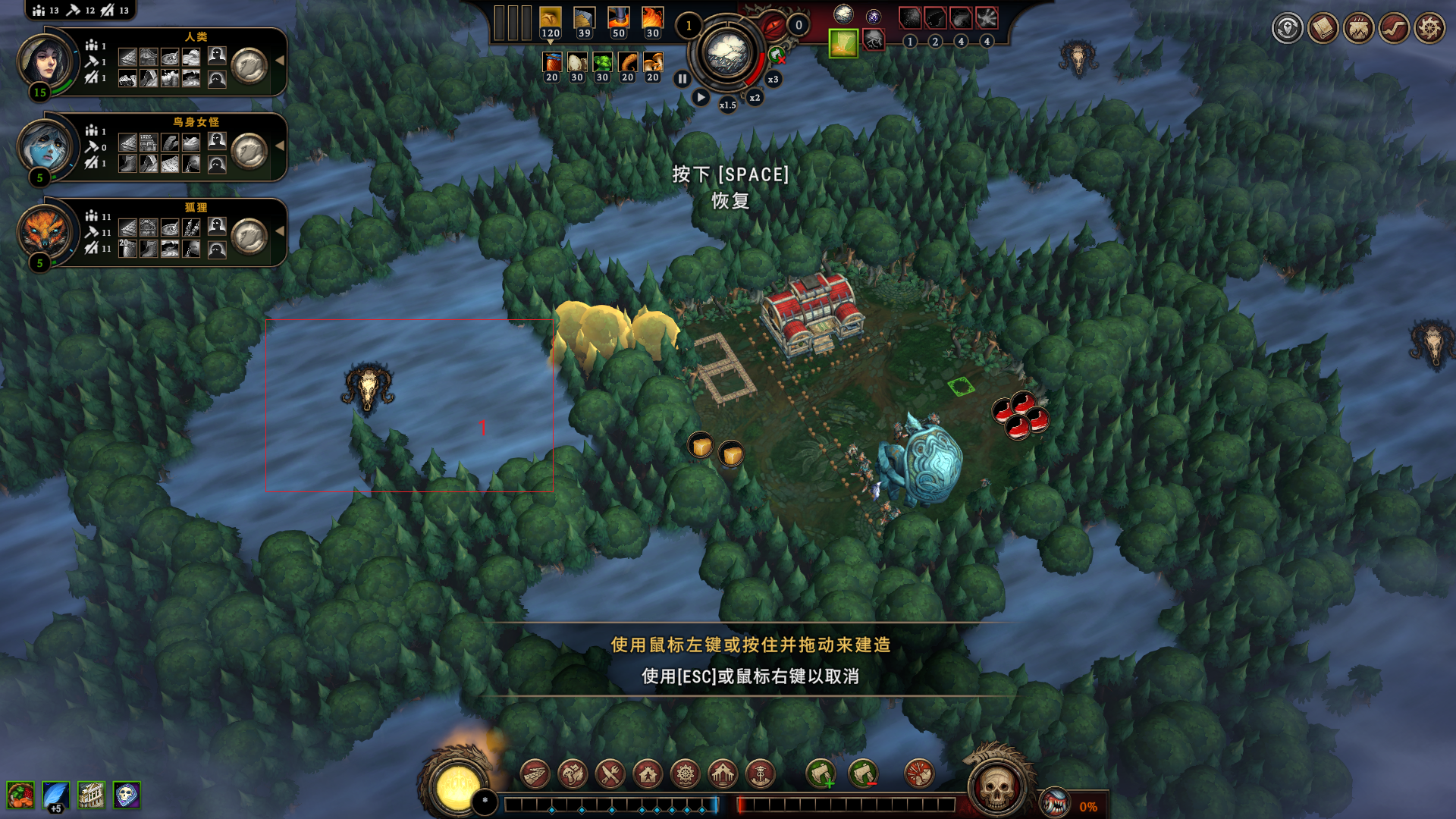Select the Fox species portrait
Viewport: 1456px width, 819px height.
point(45,231)
